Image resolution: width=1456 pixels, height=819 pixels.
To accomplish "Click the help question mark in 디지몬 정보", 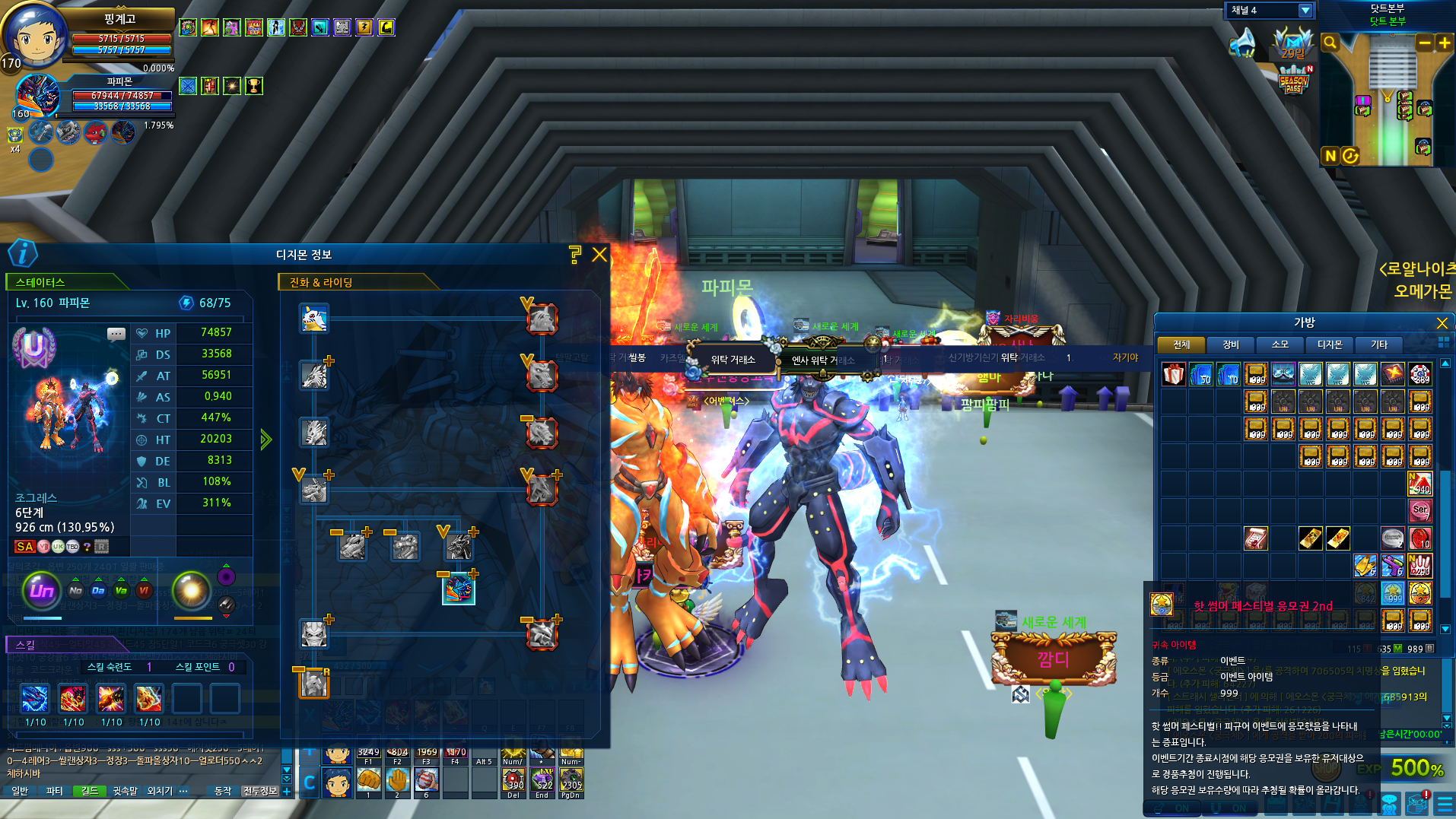I will pos(575,255).
